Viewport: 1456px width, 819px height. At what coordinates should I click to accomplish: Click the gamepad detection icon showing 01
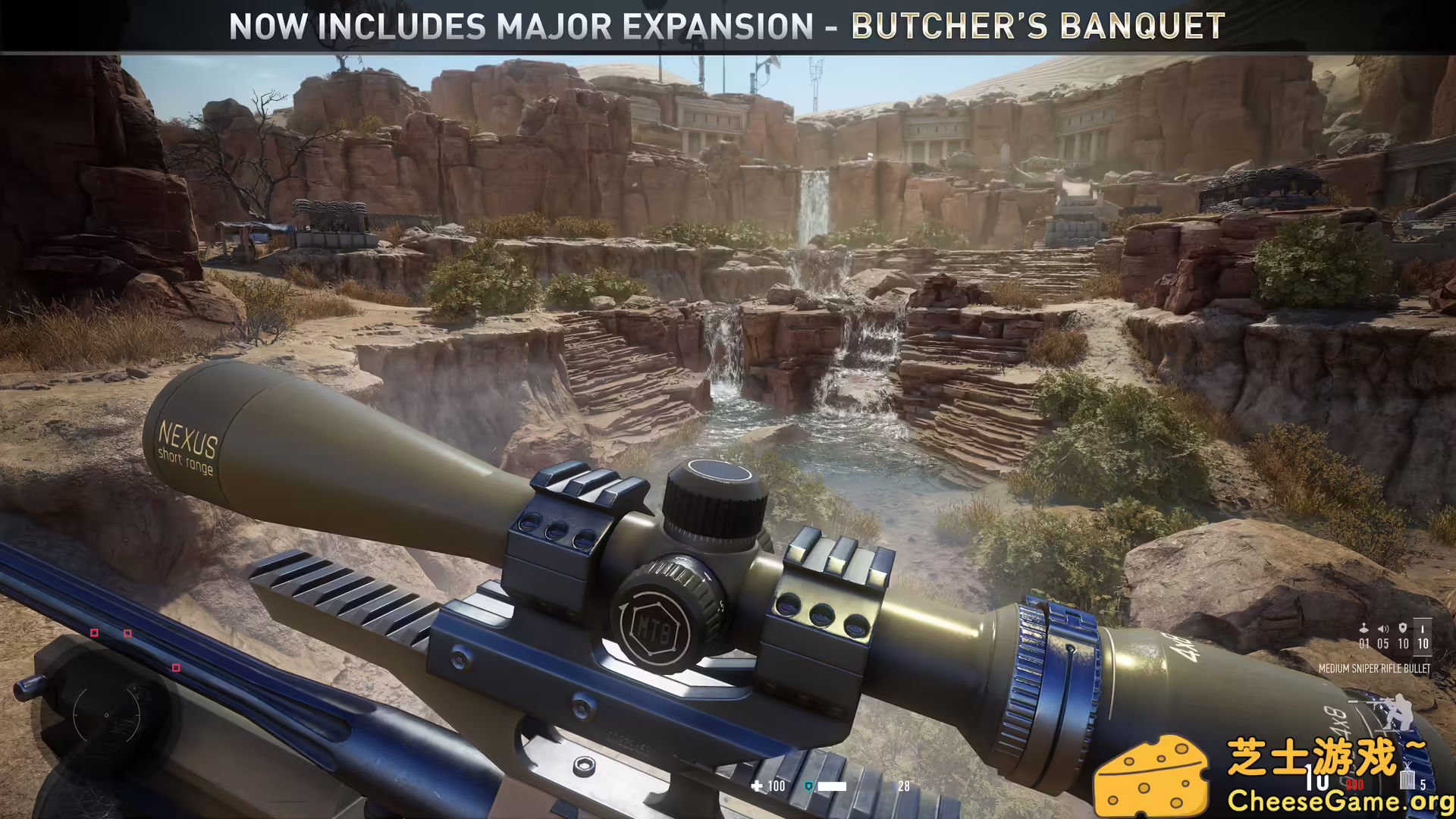click(x=1363, y=627)
